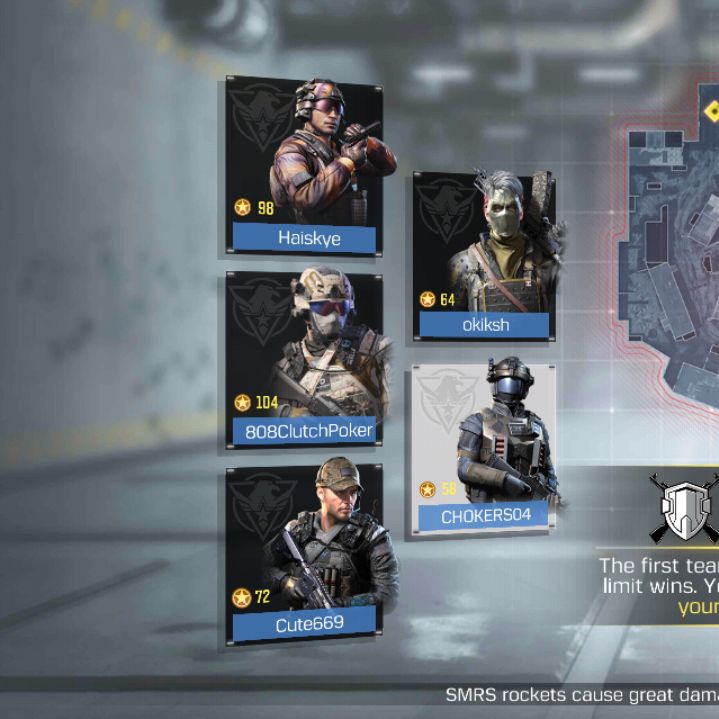
Task: View Cute669's player card
Action: 304,553
